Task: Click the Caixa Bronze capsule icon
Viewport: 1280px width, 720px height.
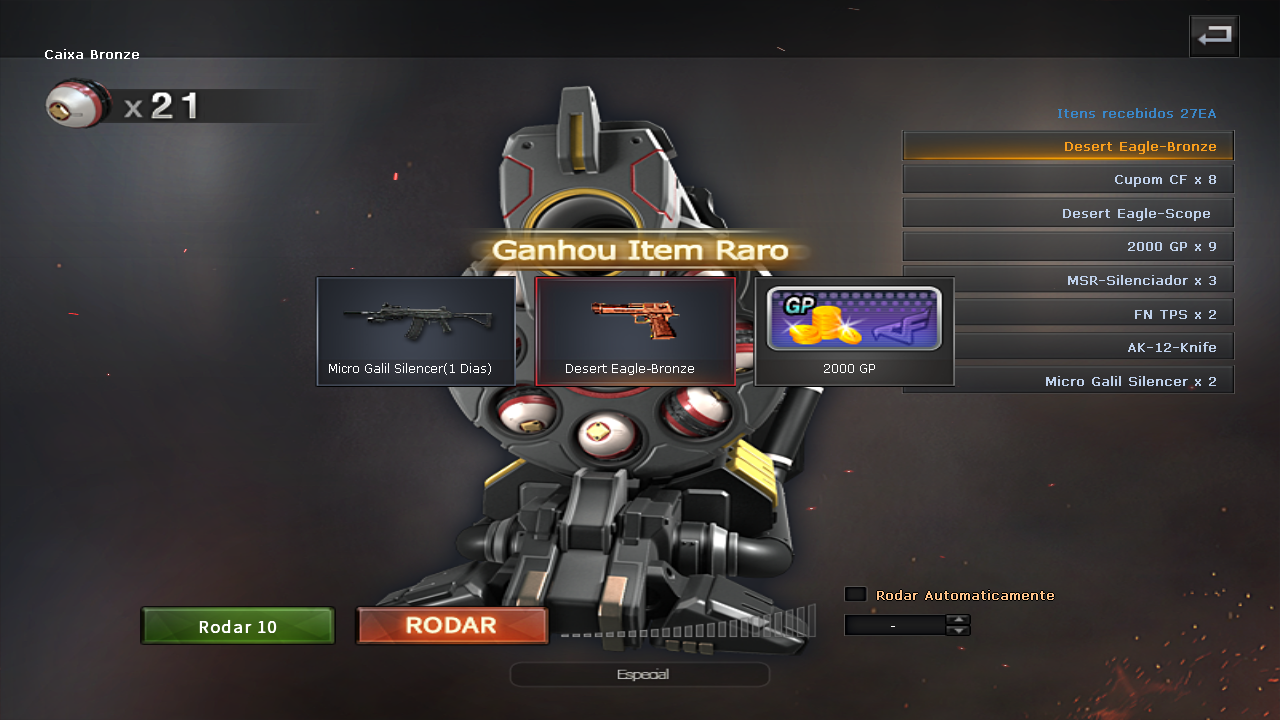Action: click(78, 105)
